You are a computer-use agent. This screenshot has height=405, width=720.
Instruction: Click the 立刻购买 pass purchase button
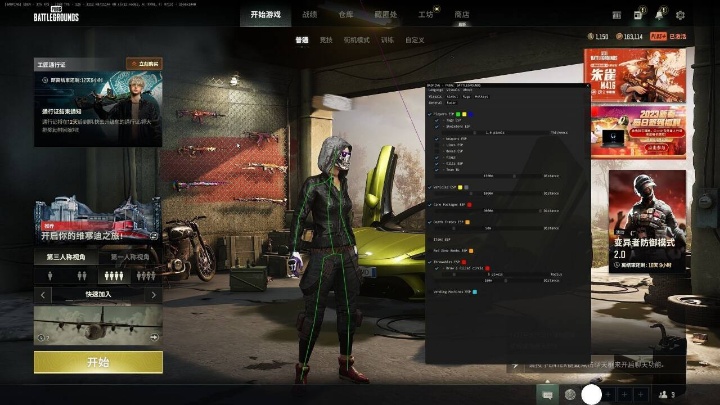[x=144, y=63]
